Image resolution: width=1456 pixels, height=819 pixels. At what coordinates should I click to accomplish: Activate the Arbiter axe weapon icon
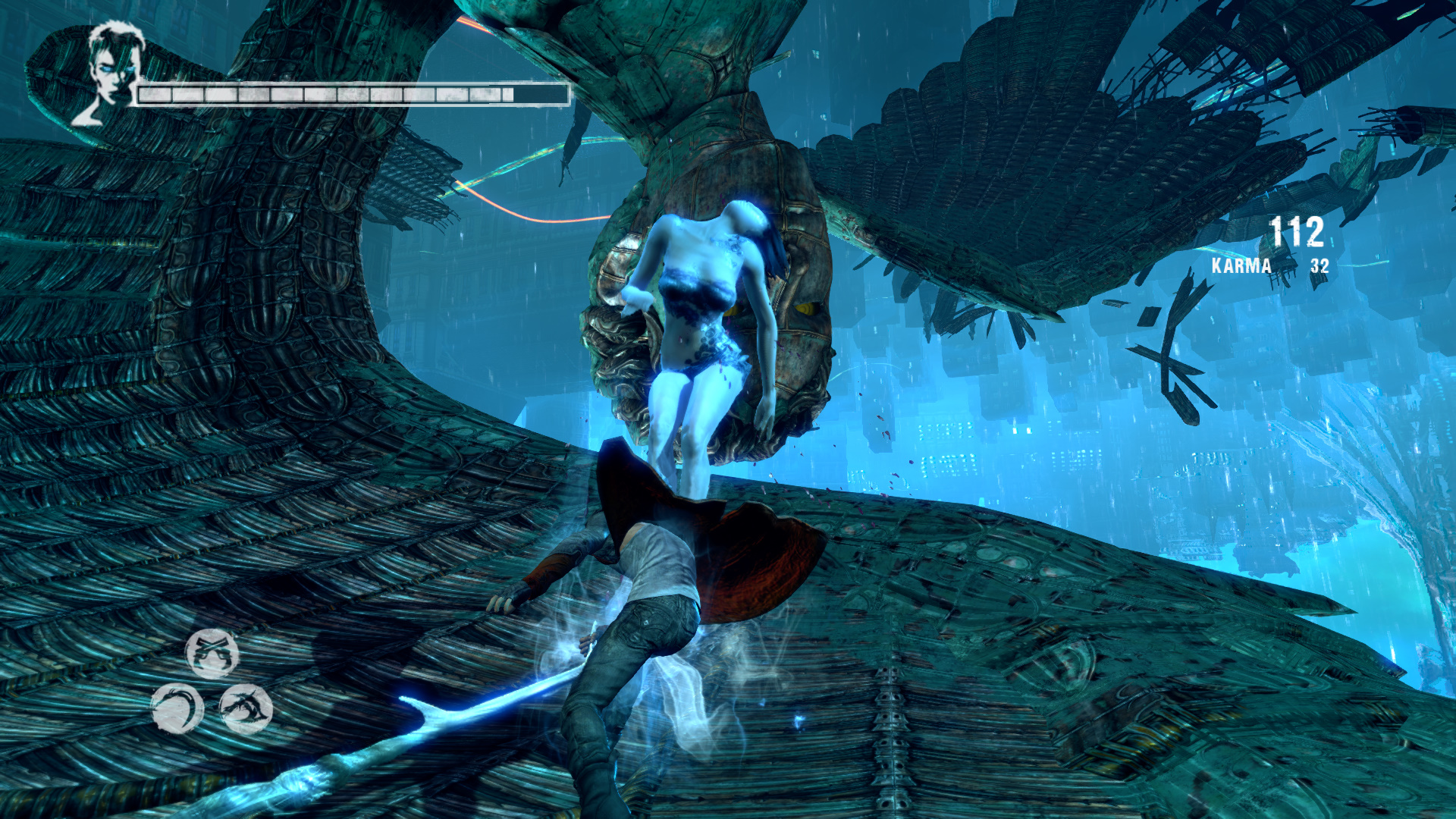pyautogui.click(x=246, y=708)
